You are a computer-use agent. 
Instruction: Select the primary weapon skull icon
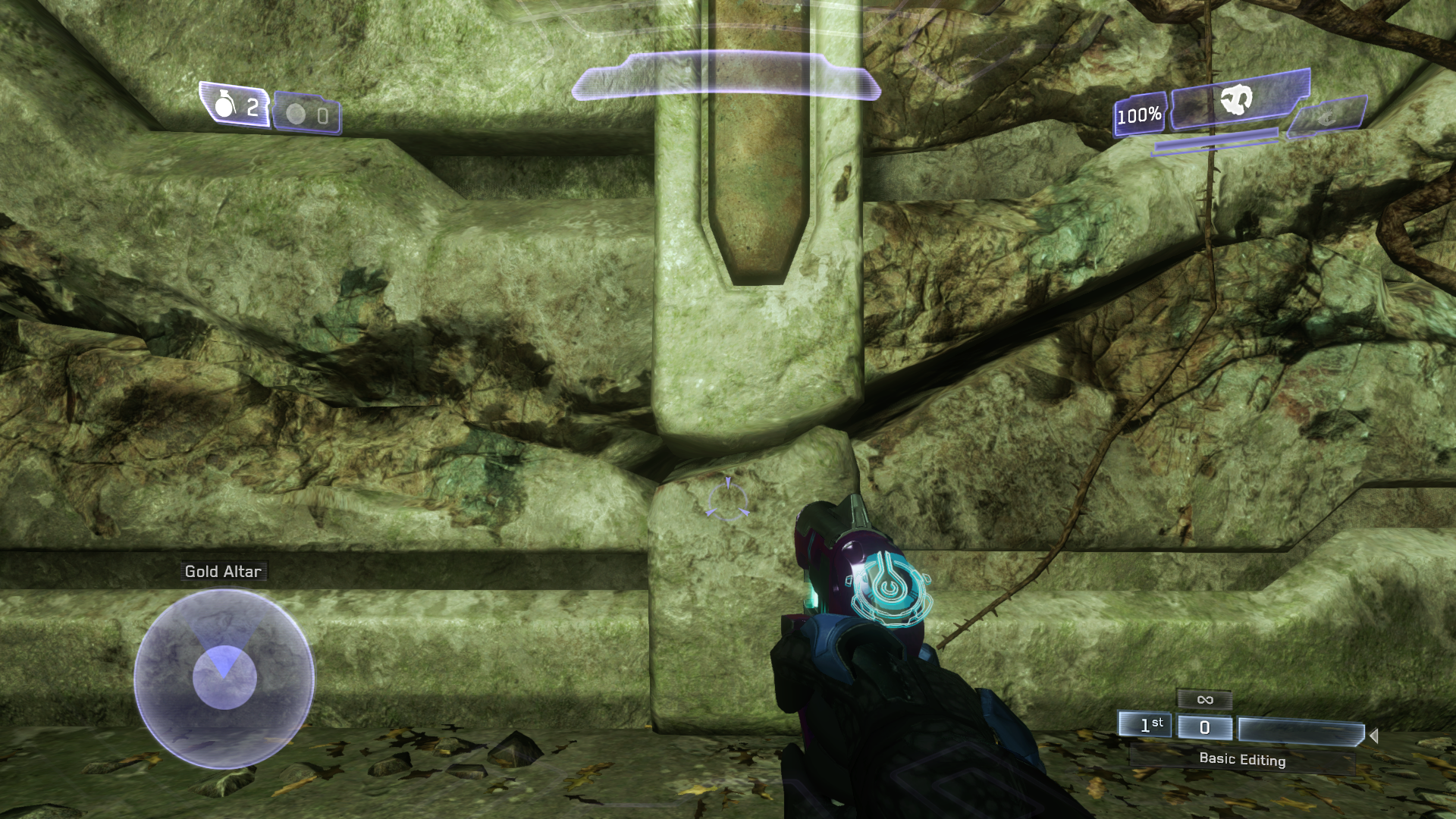pyautogui.click(x=1237, y=100)
